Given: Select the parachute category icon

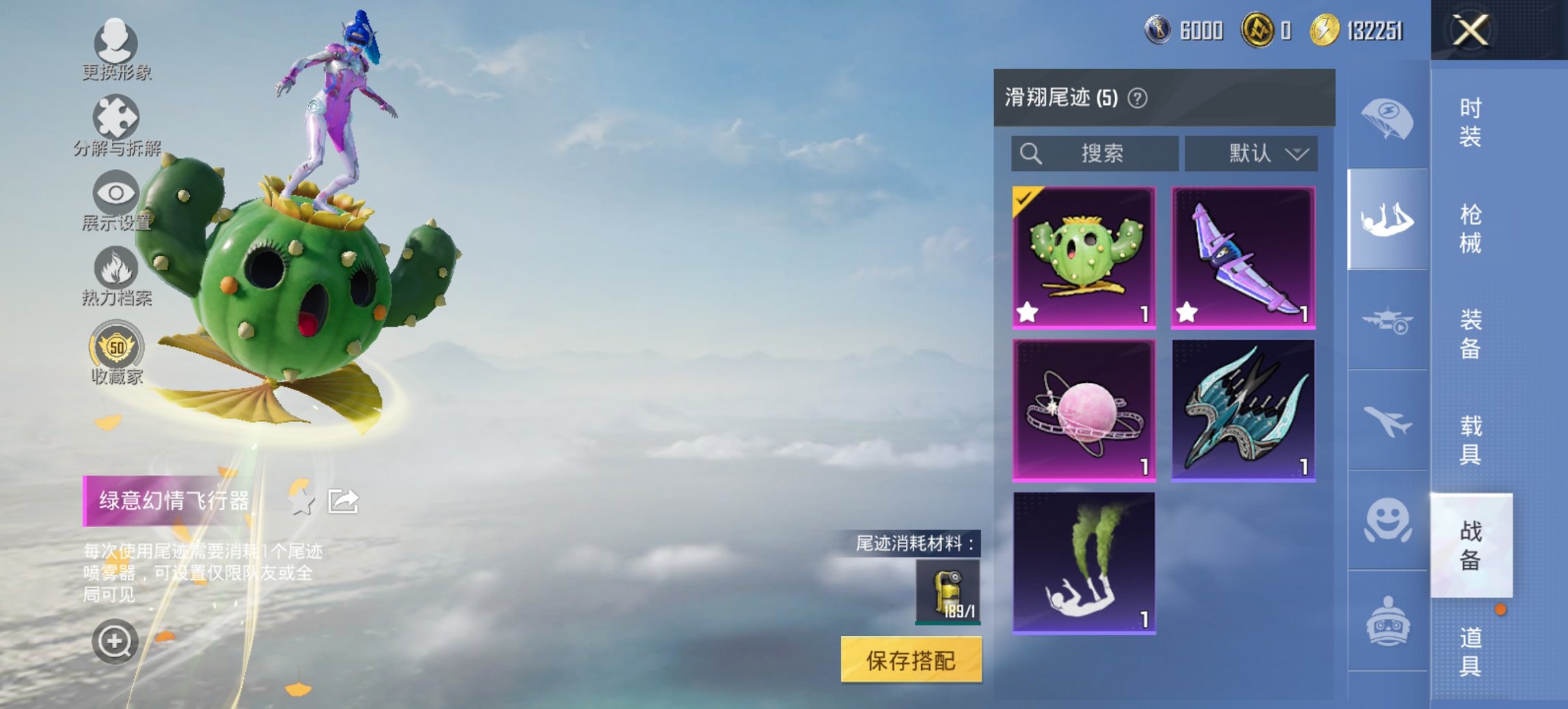Looking at the screenshot, I should pyautogui.click(x=1386, y=120).
